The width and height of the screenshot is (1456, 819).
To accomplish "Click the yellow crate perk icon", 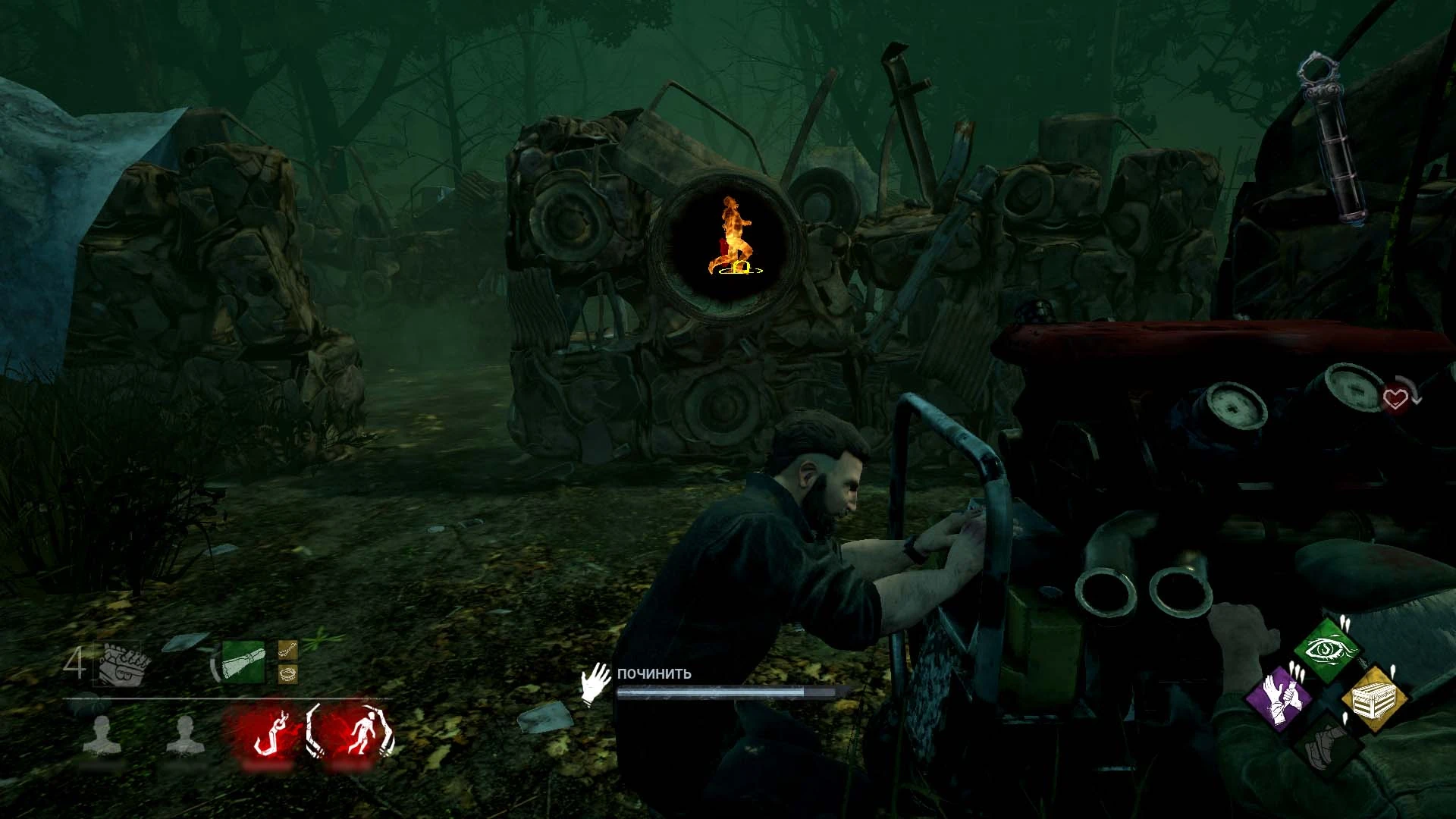I will pos(1374,699).
